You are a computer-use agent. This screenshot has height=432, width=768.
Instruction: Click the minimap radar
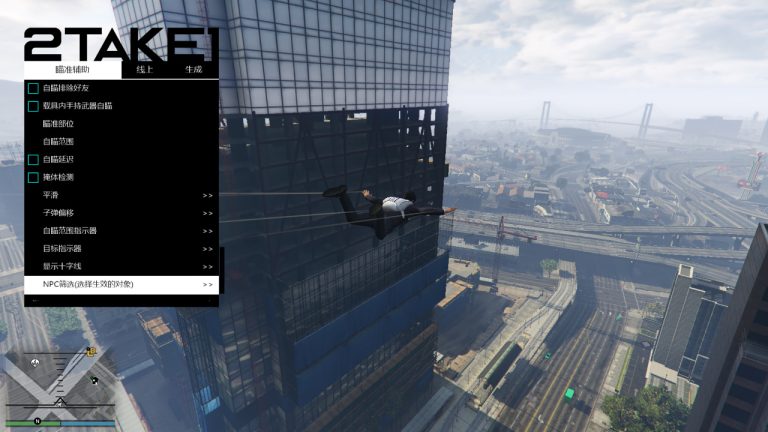click(56, 385)
